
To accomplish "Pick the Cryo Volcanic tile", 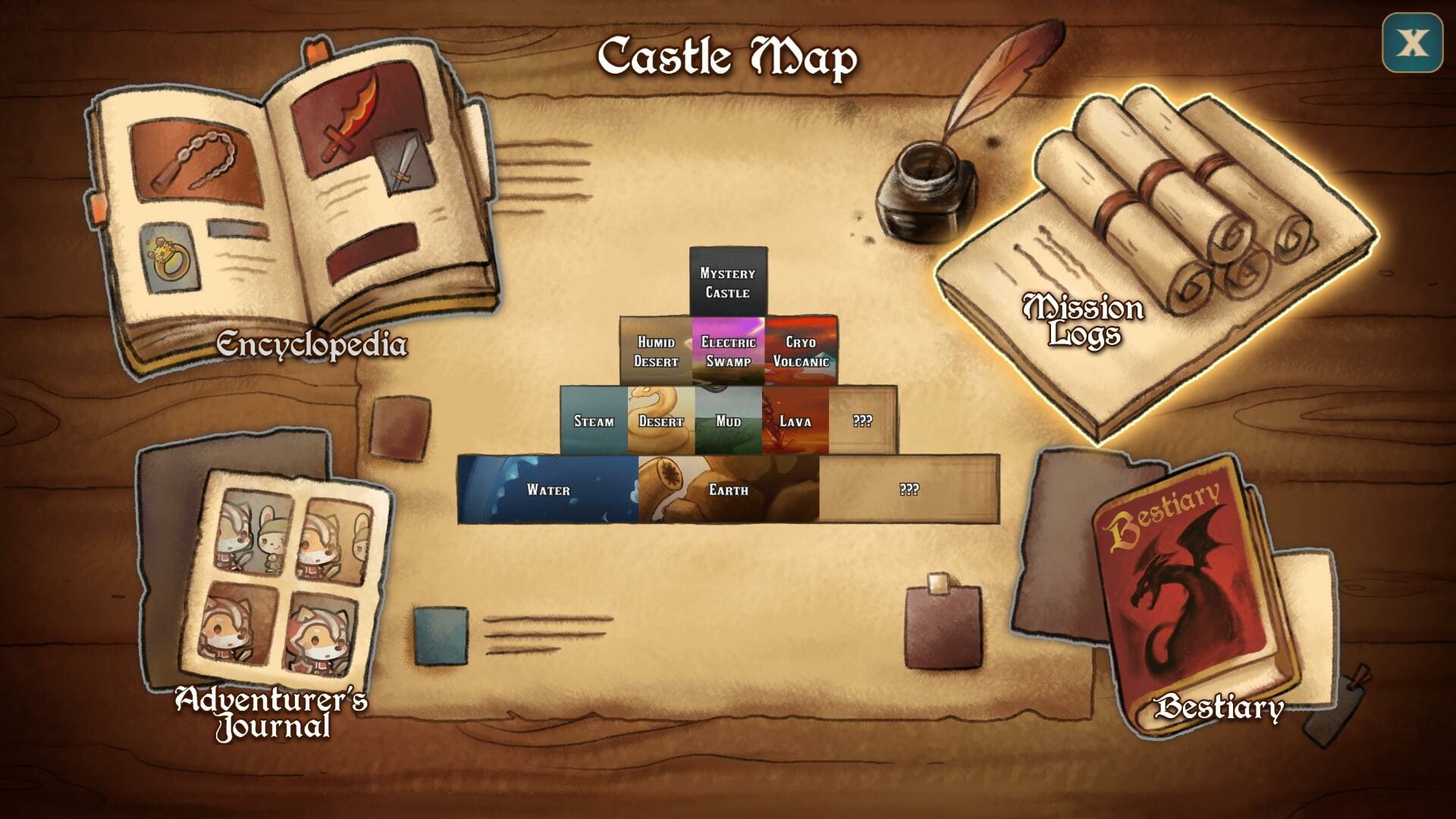I will point(801,351).
